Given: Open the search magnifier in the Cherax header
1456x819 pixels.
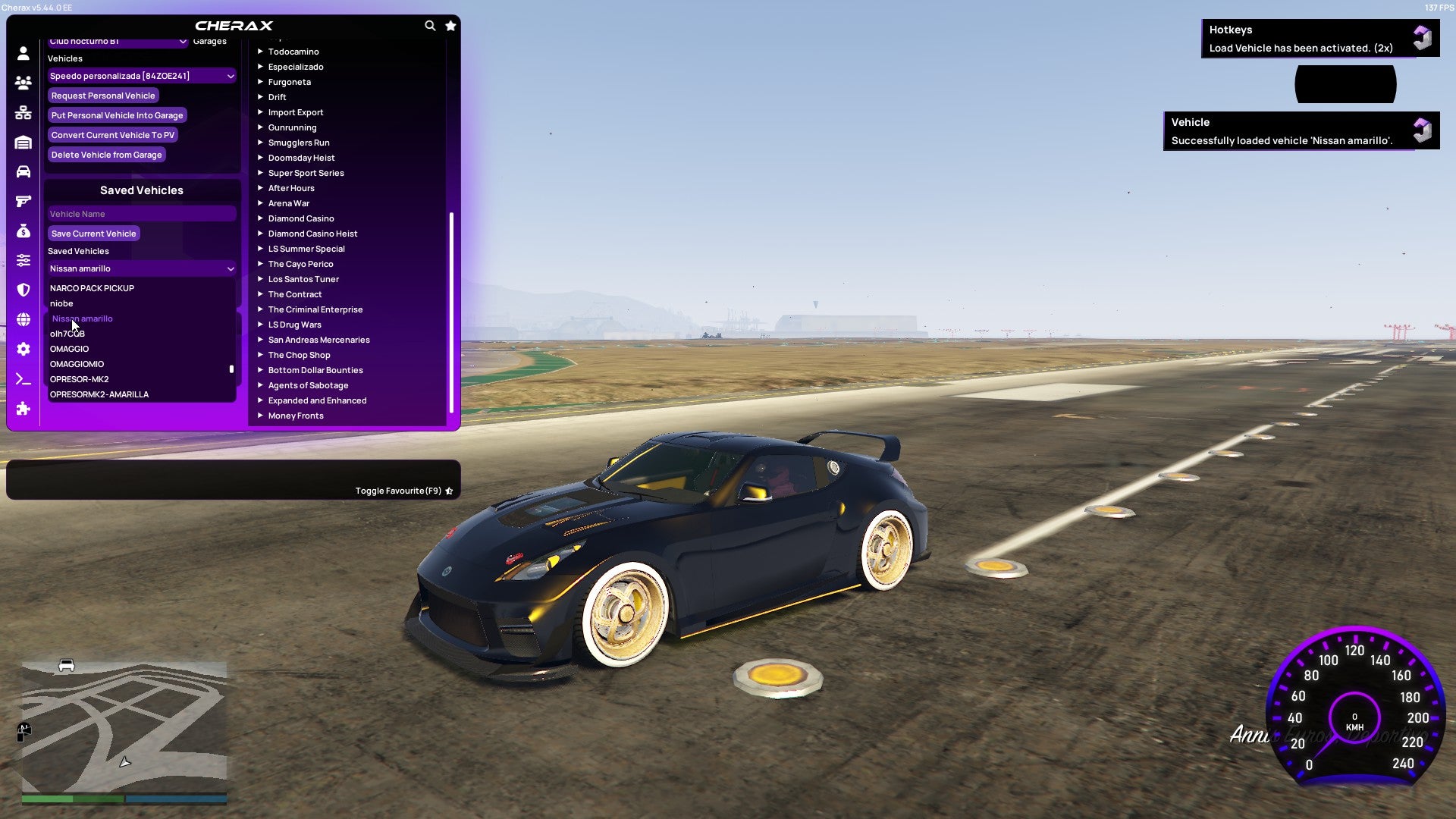Looking at the screenshot, I should pyautogui.click(x=430, y=25).
